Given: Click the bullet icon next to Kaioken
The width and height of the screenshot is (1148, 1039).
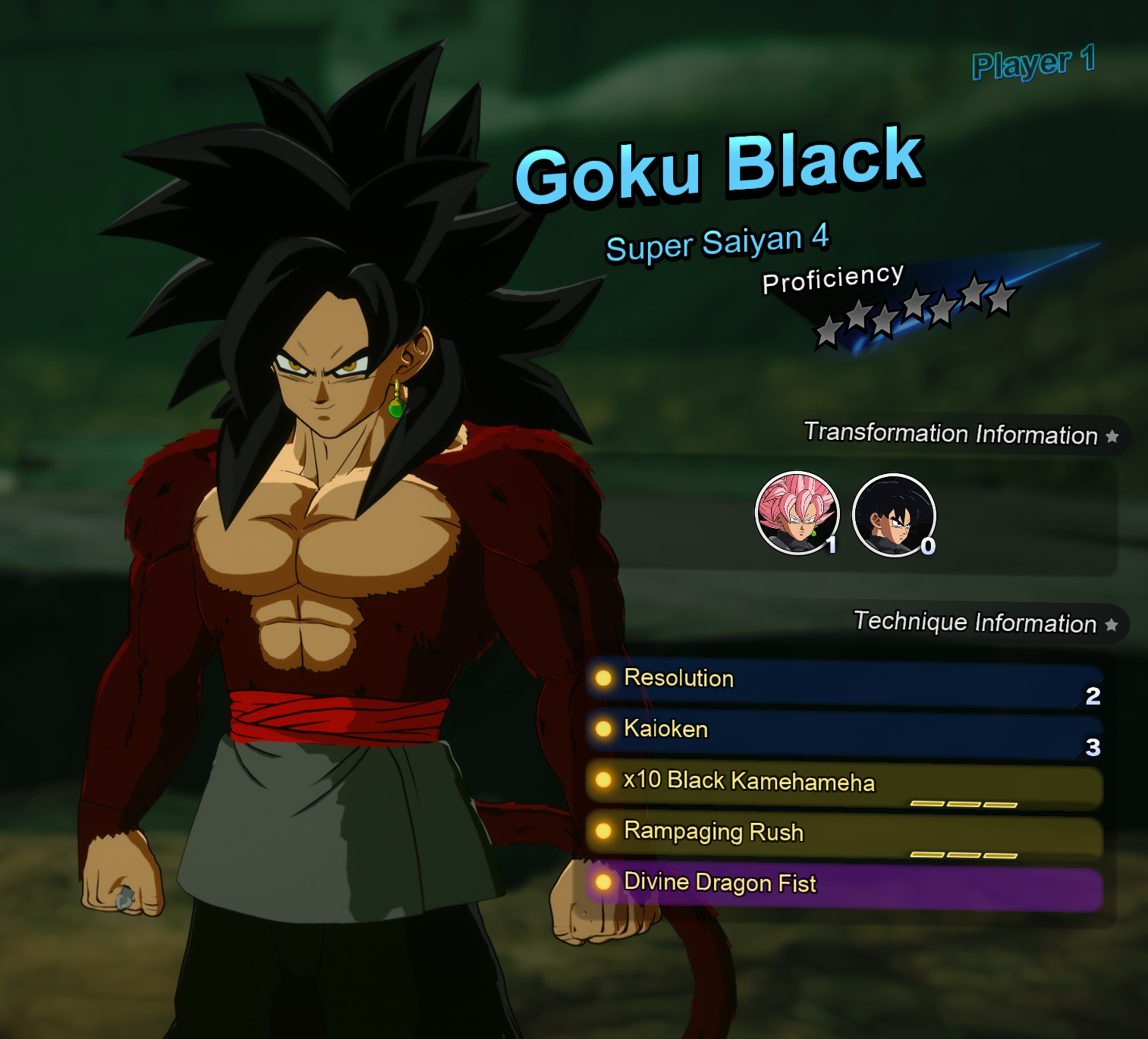Looking at the screenshot, I should click(603, 730).
